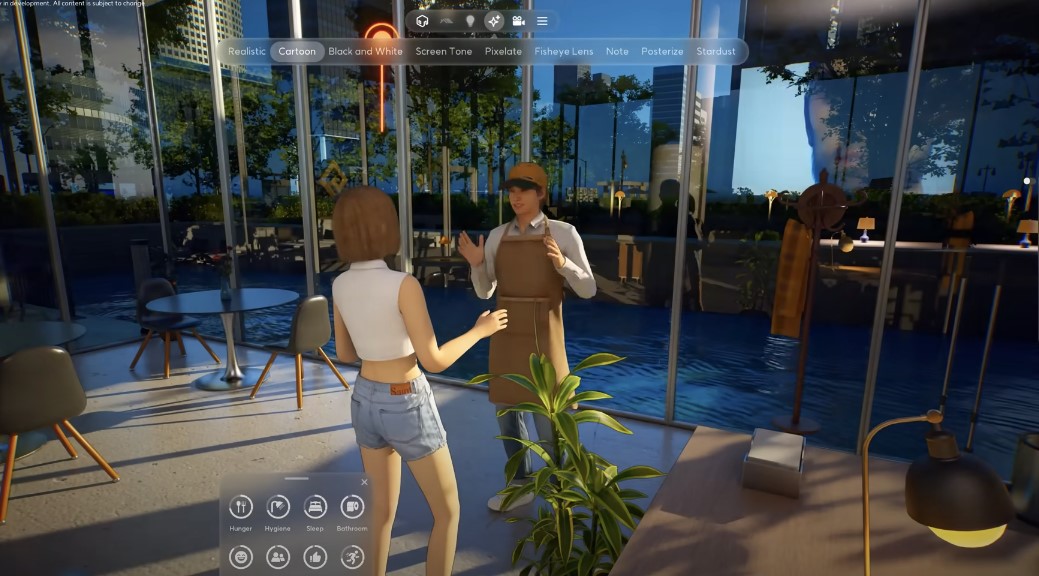Open the cube icon in top toolbar
This screenshot has height=576, width=1039.
pos(422,21)
